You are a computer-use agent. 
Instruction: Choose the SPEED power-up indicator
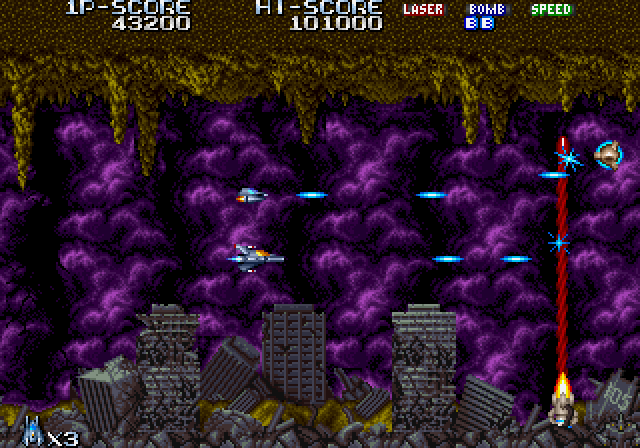tap(550, 10)
